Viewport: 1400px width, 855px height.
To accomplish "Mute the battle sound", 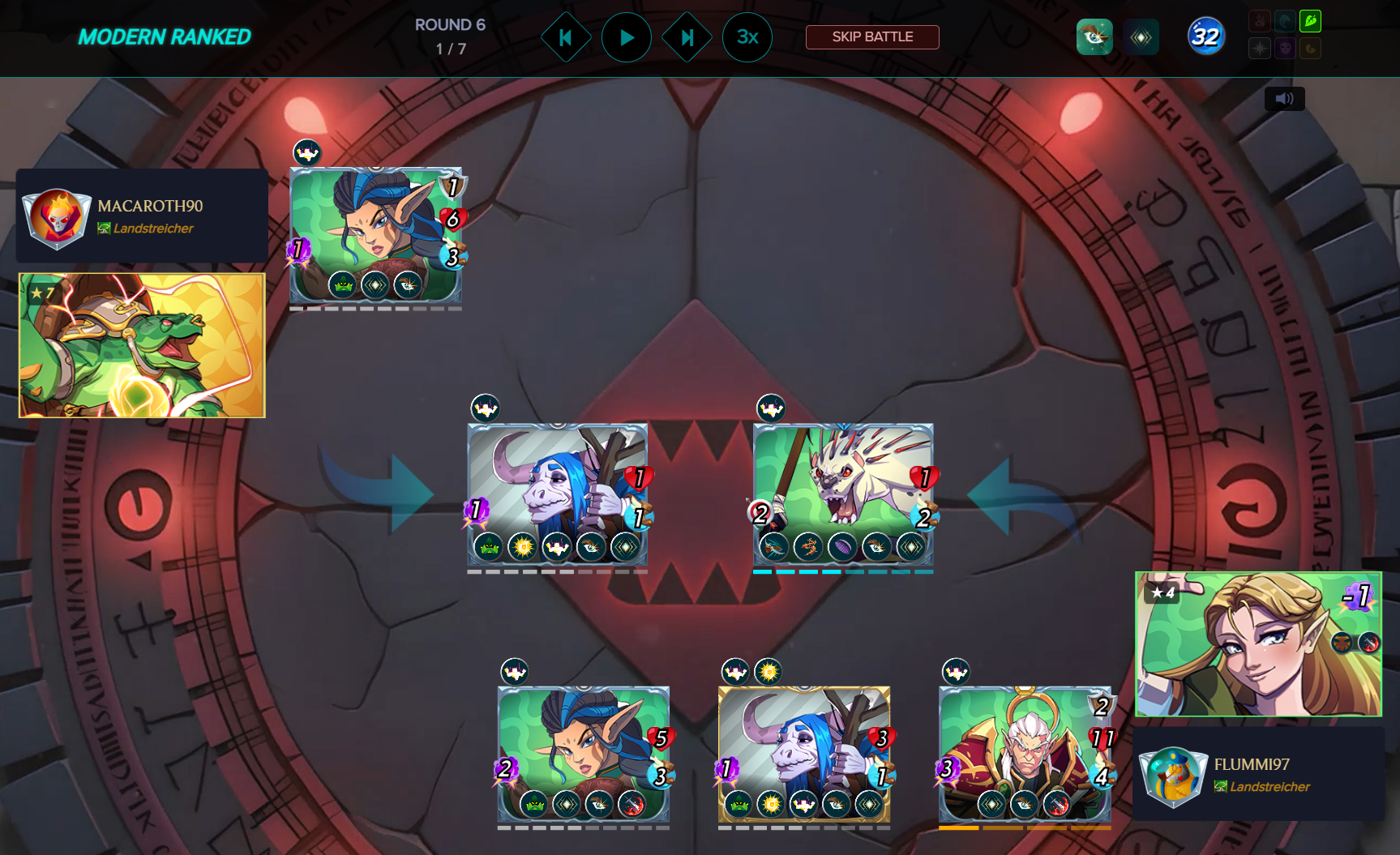I will (1284, 99).
